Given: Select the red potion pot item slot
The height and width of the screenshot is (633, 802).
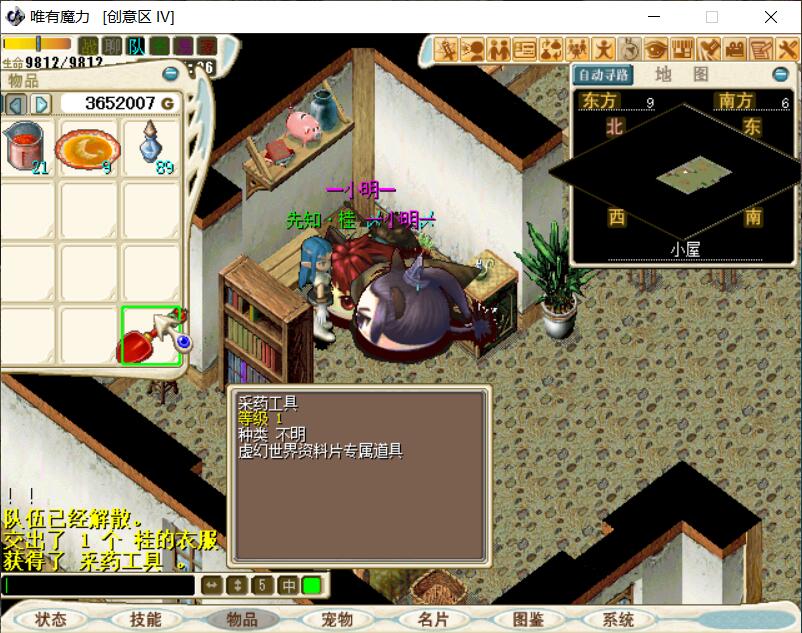Looking at the screenshot, I should point(29,148).
